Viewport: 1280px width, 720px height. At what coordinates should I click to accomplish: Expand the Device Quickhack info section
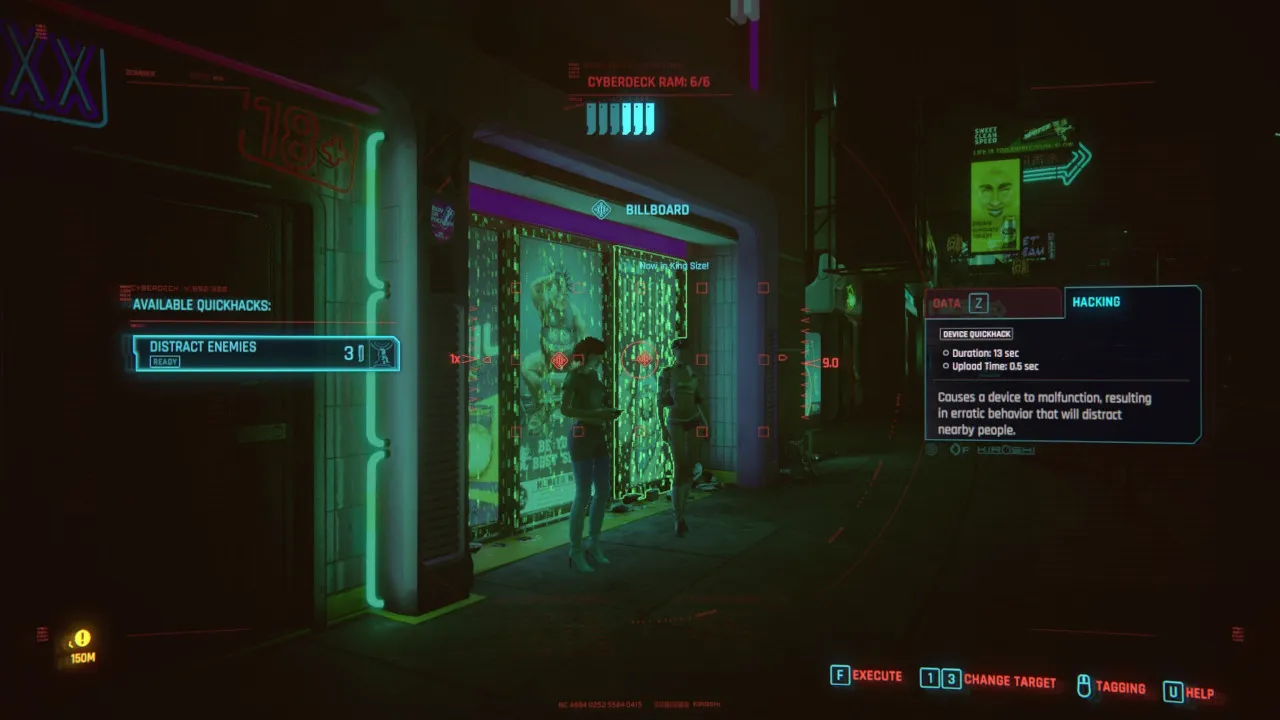click(975, 334)
